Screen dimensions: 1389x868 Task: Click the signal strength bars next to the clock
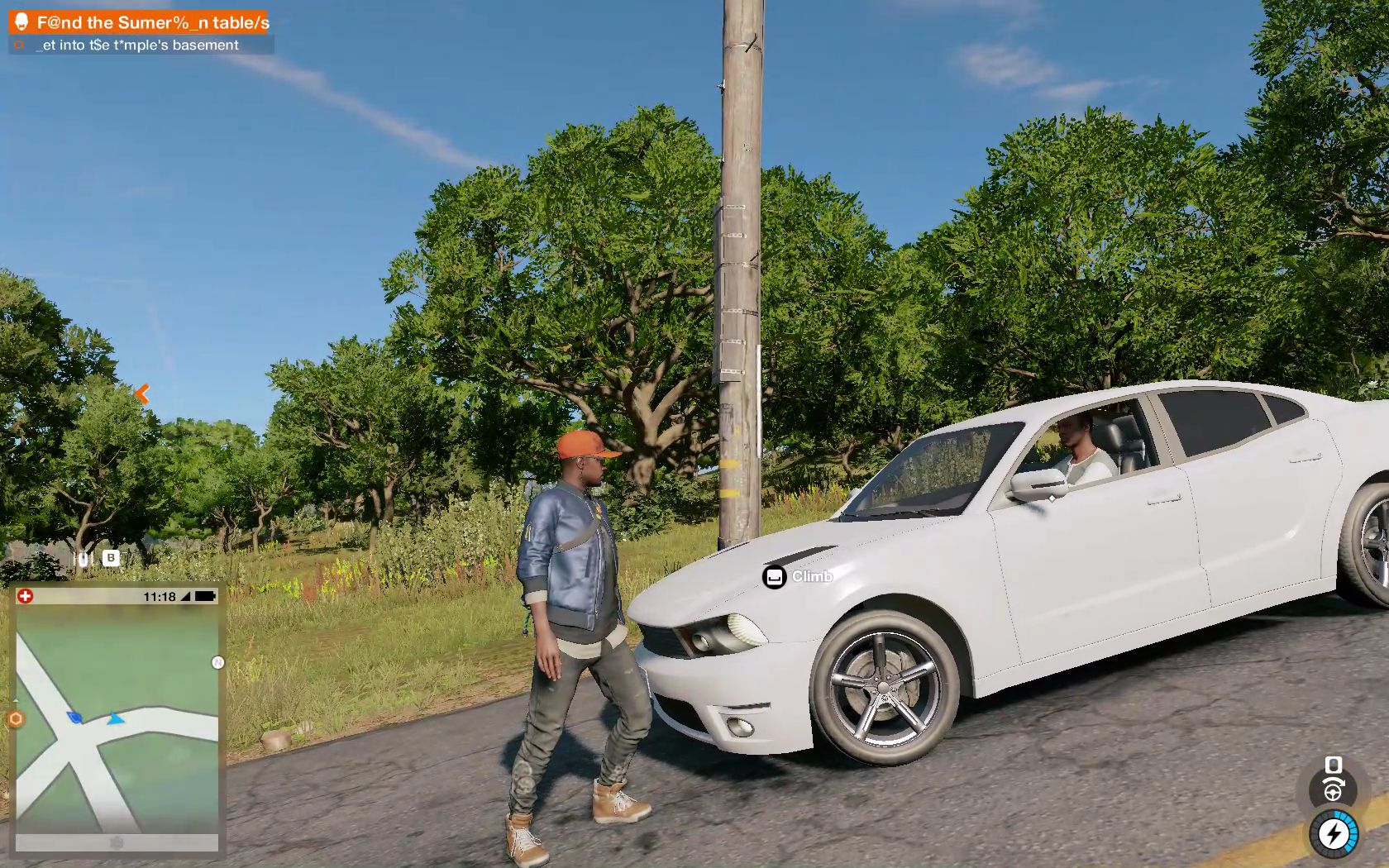(185, 597)
